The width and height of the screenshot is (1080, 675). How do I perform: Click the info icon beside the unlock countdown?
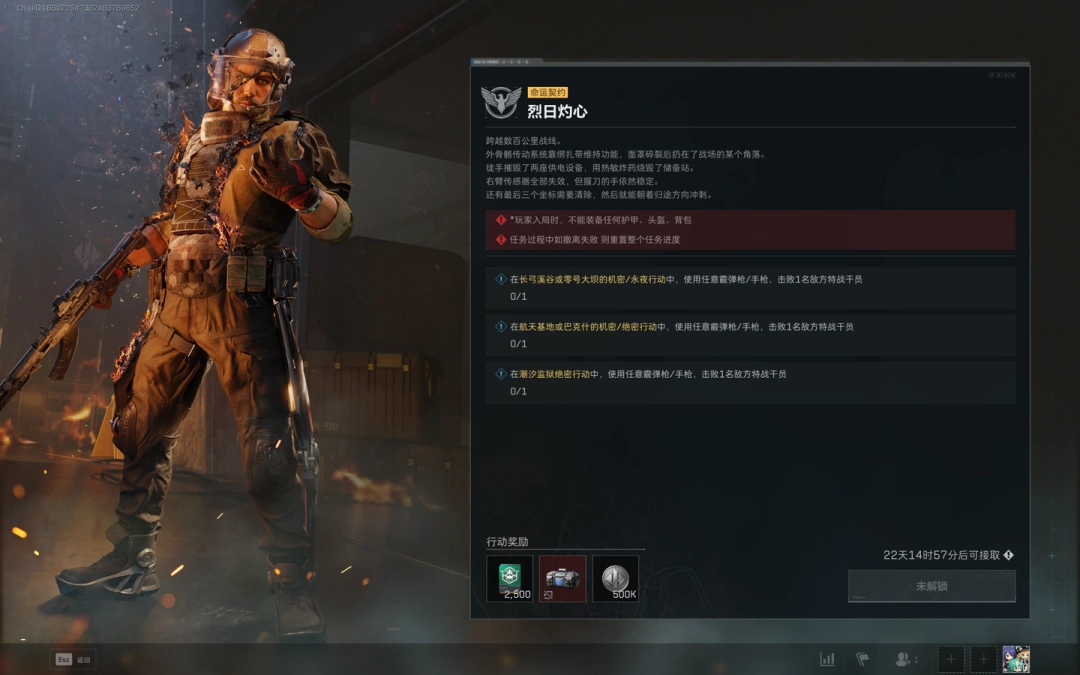[1008, 555]
